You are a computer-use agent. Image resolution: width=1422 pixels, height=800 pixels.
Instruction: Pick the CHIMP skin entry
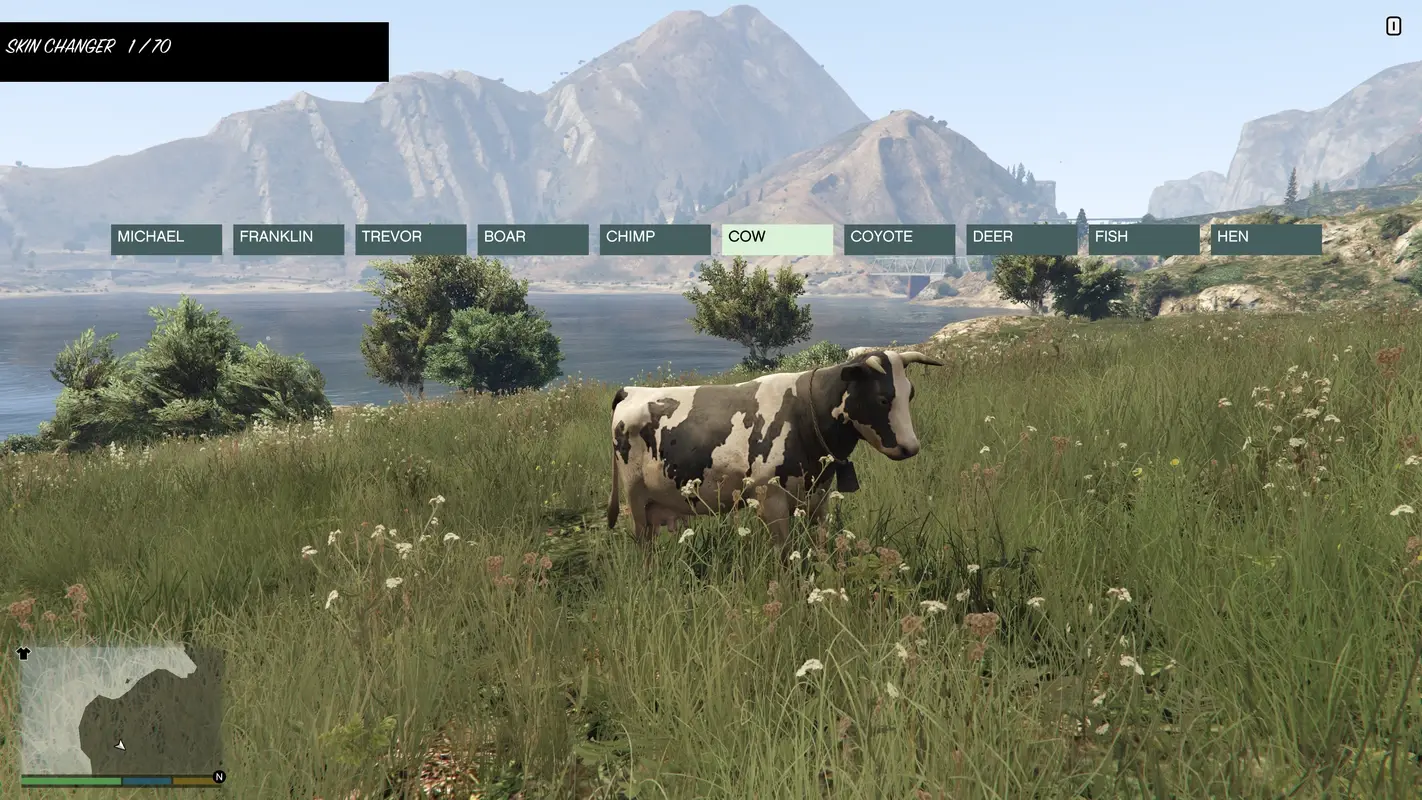[x=654, y=237]
